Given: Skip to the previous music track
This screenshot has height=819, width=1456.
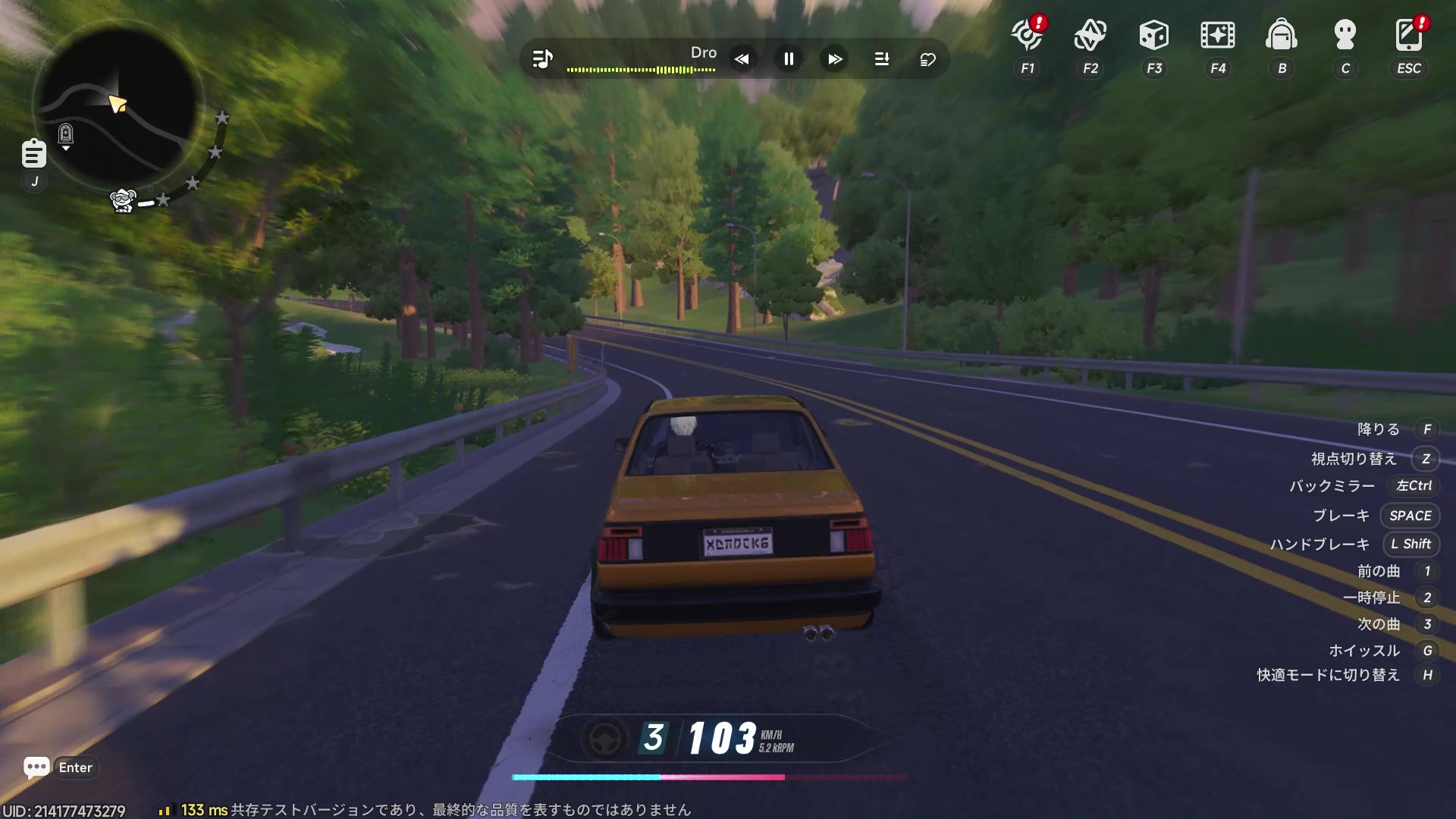Looking at the screenshot, I should [x=742, y=59].
